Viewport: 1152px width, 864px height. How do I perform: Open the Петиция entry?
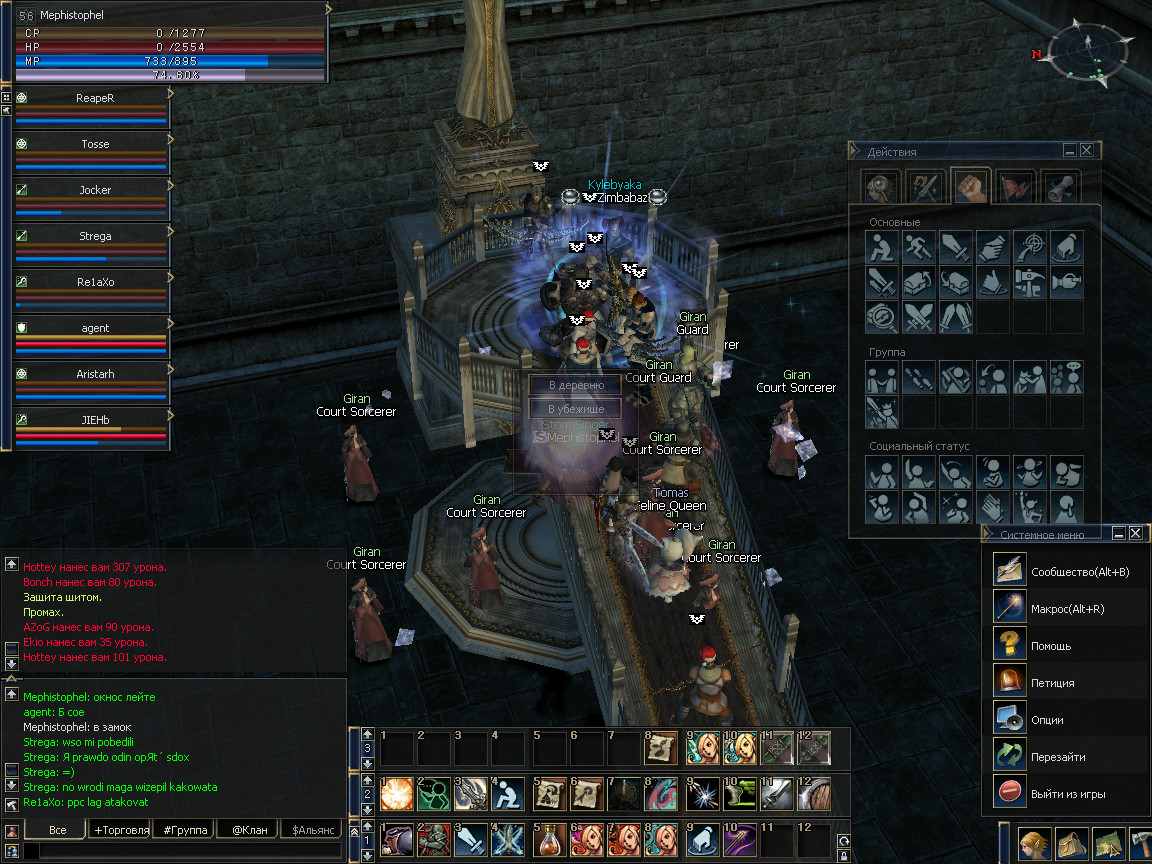point(1052,683)
